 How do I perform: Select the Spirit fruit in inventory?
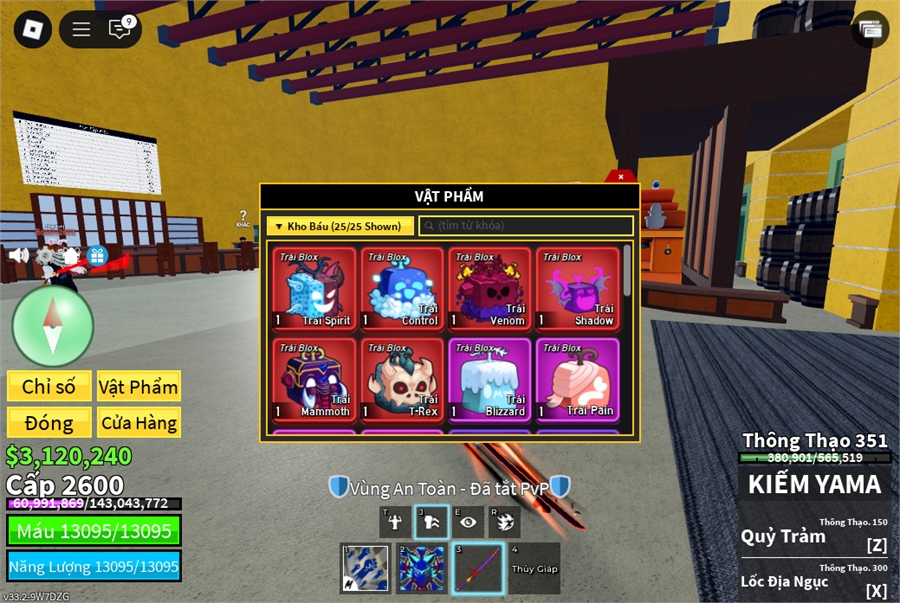315,289
